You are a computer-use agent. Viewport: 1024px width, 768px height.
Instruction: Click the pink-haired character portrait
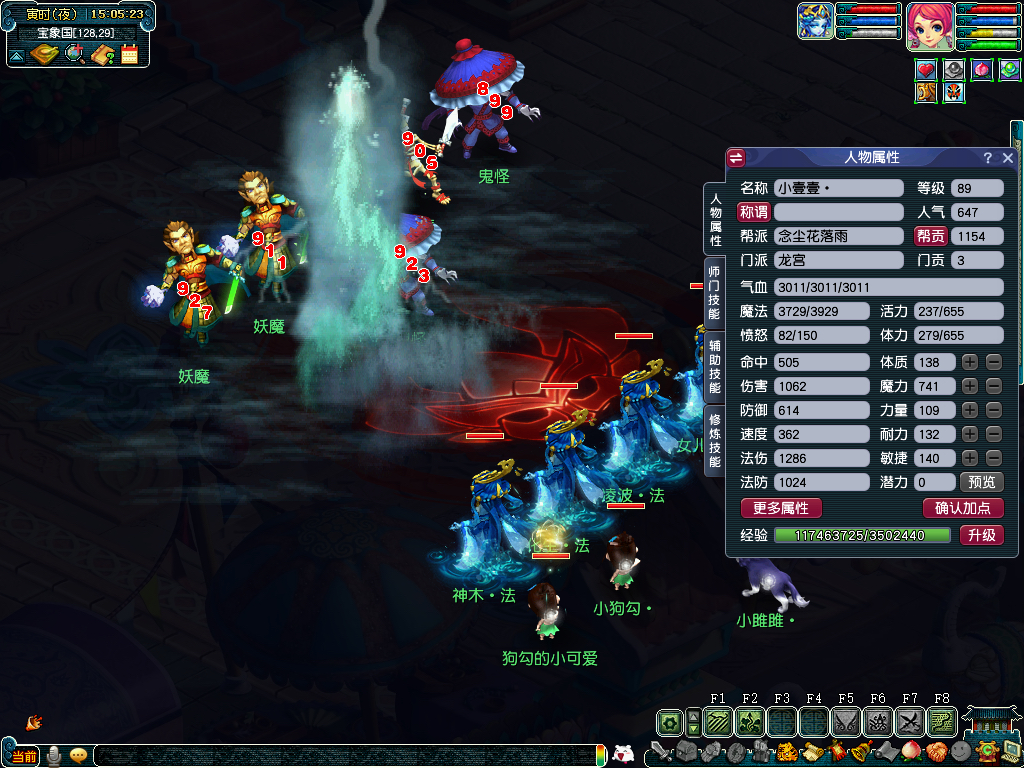click(x=927, y=27)
